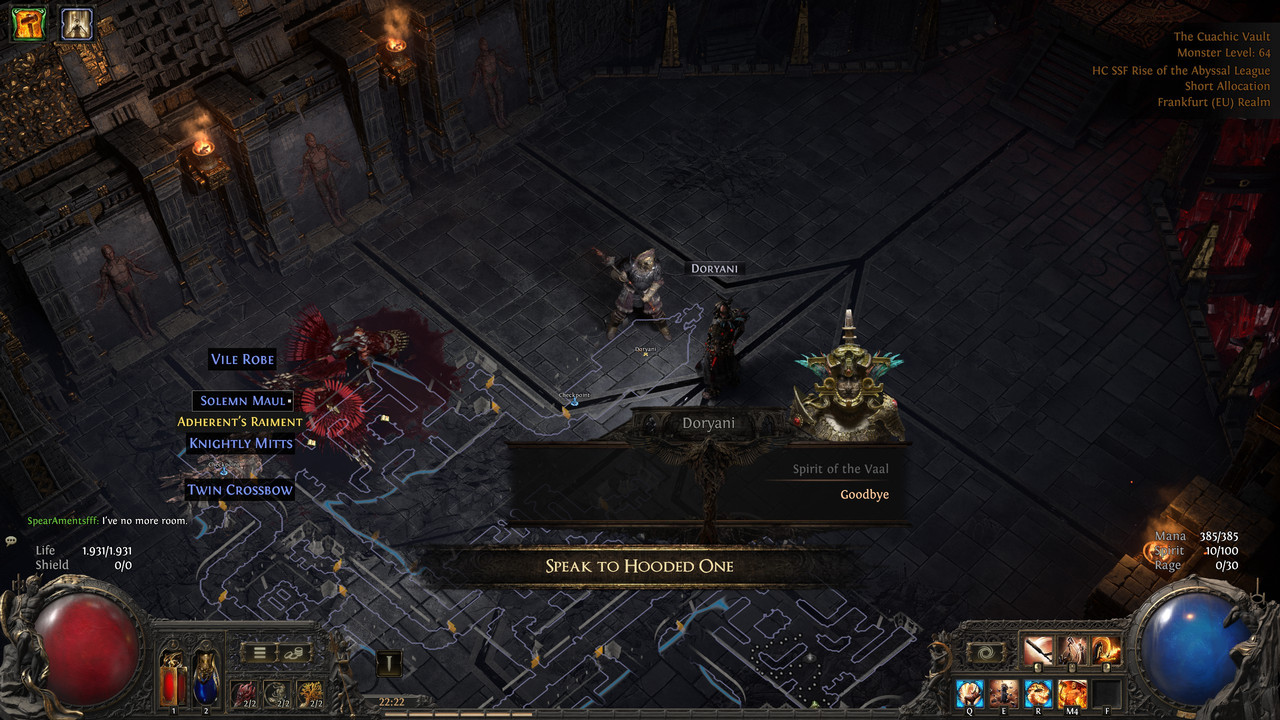Choose the Goodbye dialogue option
1280x720 pixels.
pyautogui.click(x=864, y=494)
